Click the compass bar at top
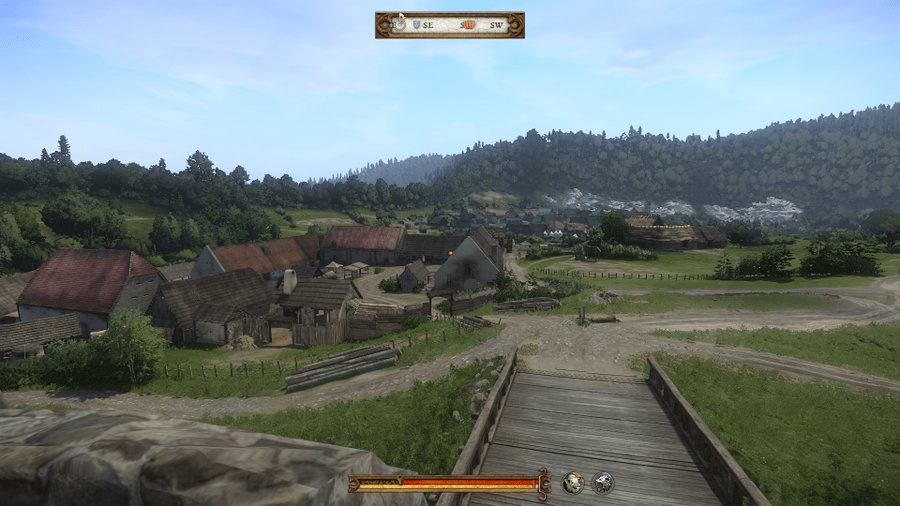Viewport: 900px width, 506px height. [x=449, y=25]
